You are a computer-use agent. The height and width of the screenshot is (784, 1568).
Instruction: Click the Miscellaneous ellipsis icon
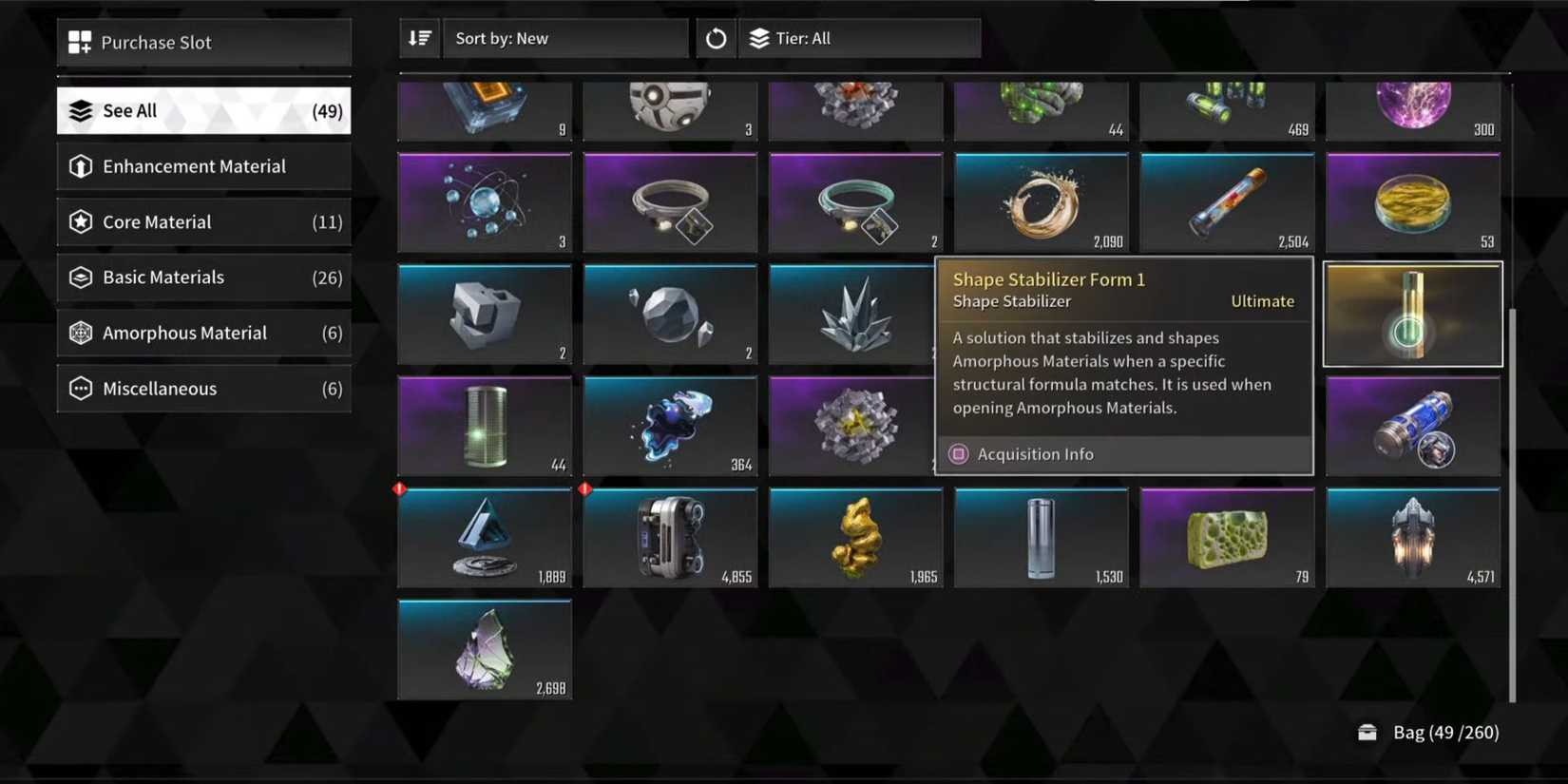tap(81, 388)
